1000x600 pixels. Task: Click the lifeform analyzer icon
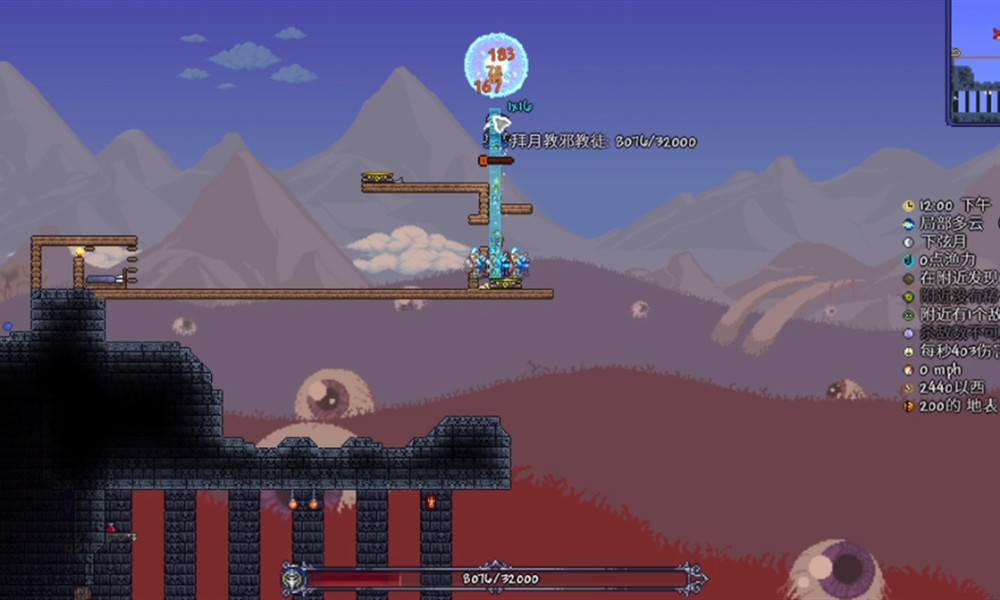pos(909,297)
